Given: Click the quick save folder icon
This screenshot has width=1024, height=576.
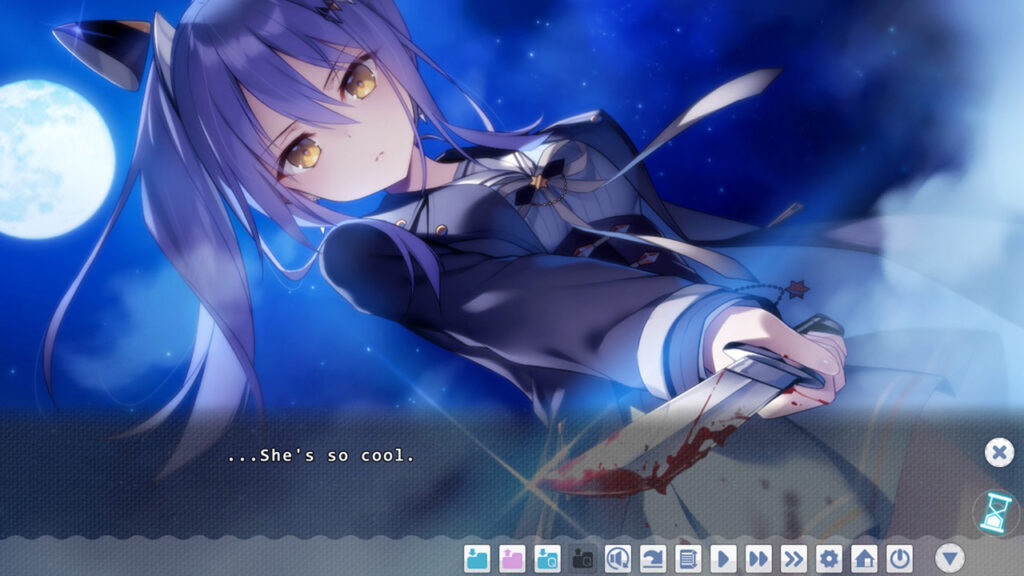Looking at the screenshot, I should [548, 558].
